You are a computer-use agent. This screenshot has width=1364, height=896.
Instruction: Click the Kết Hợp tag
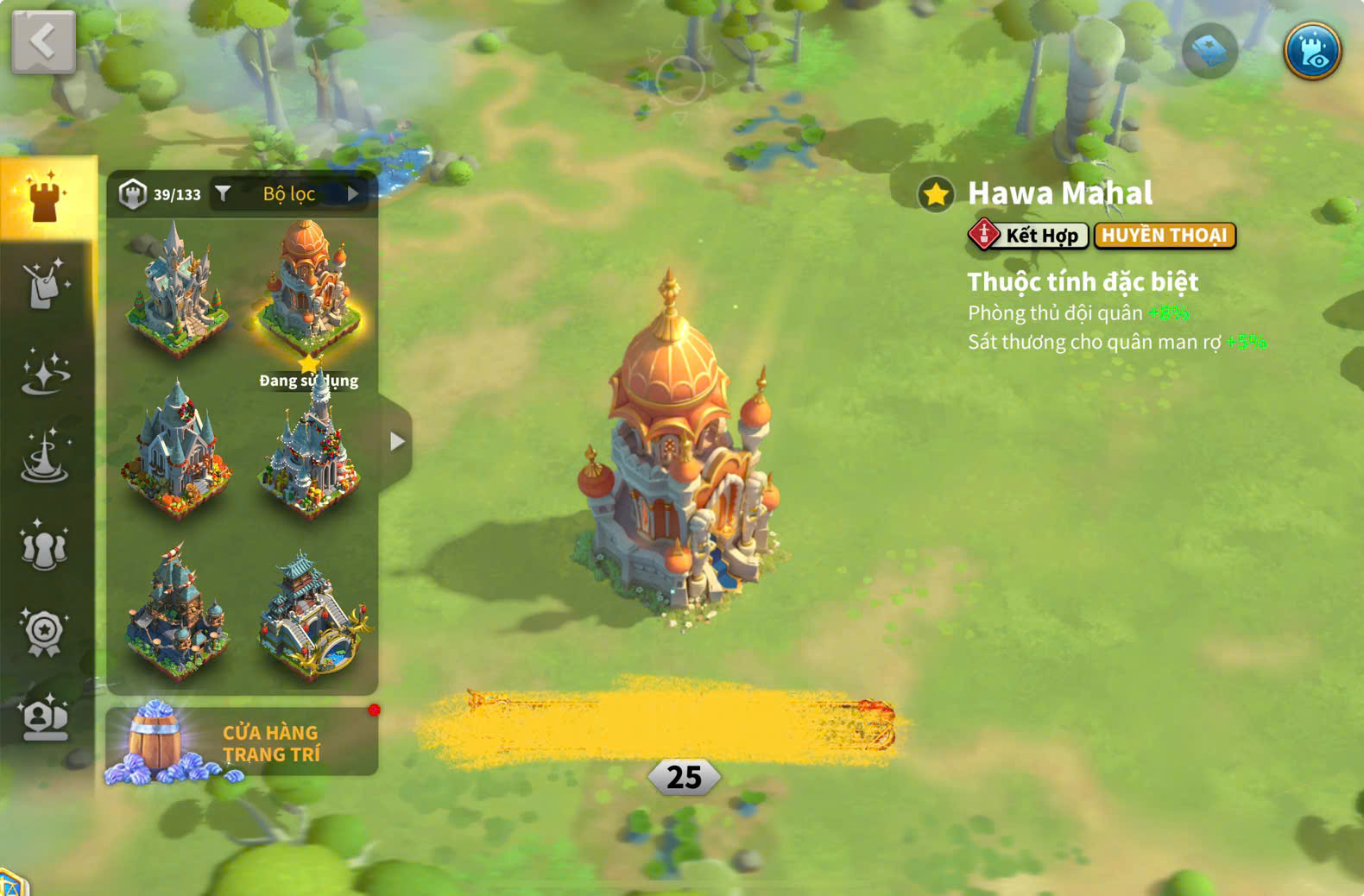pyautogui.click(x=1028, y=236)
